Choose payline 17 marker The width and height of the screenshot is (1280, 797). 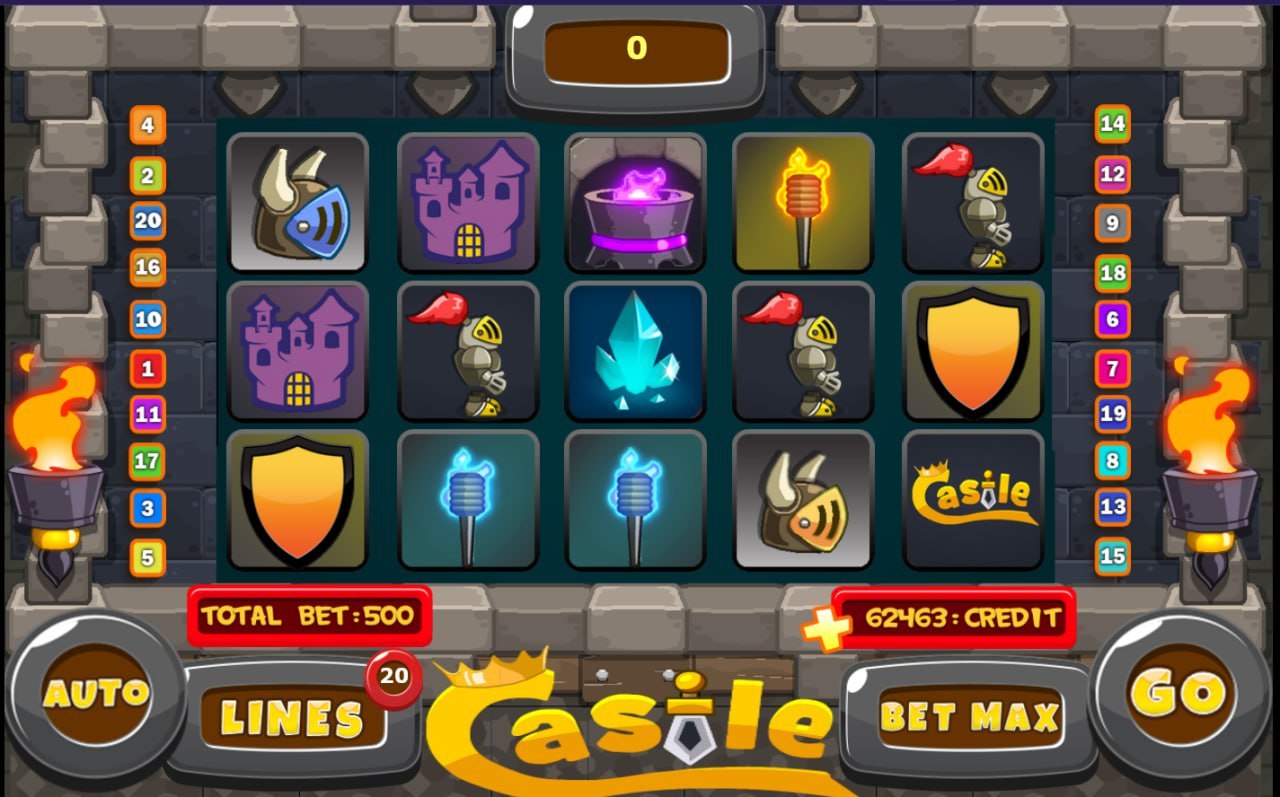148,461
